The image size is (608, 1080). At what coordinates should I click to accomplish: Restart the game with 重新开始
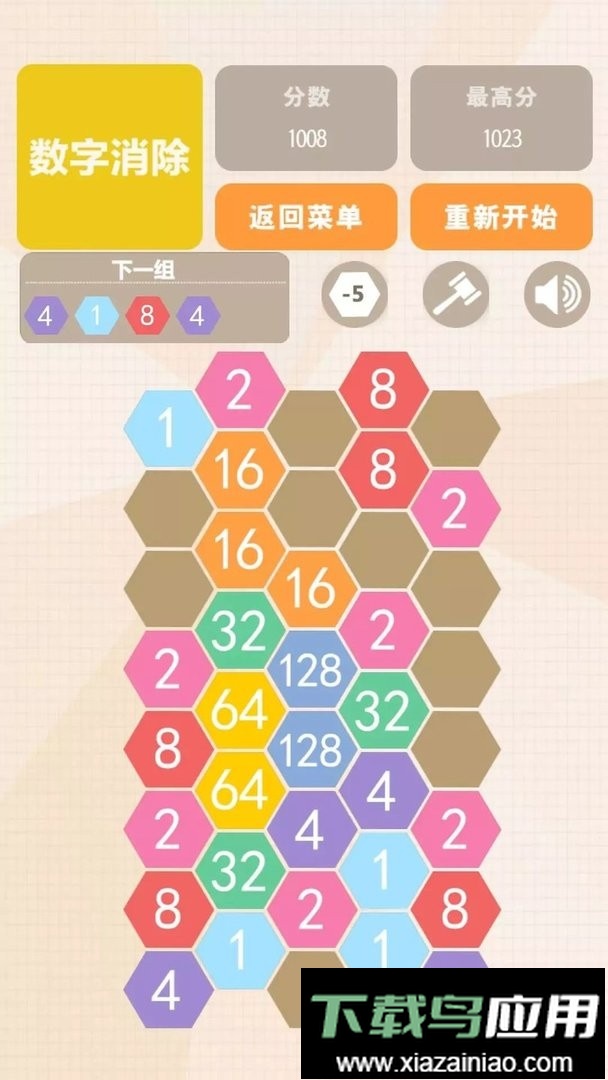501,217
